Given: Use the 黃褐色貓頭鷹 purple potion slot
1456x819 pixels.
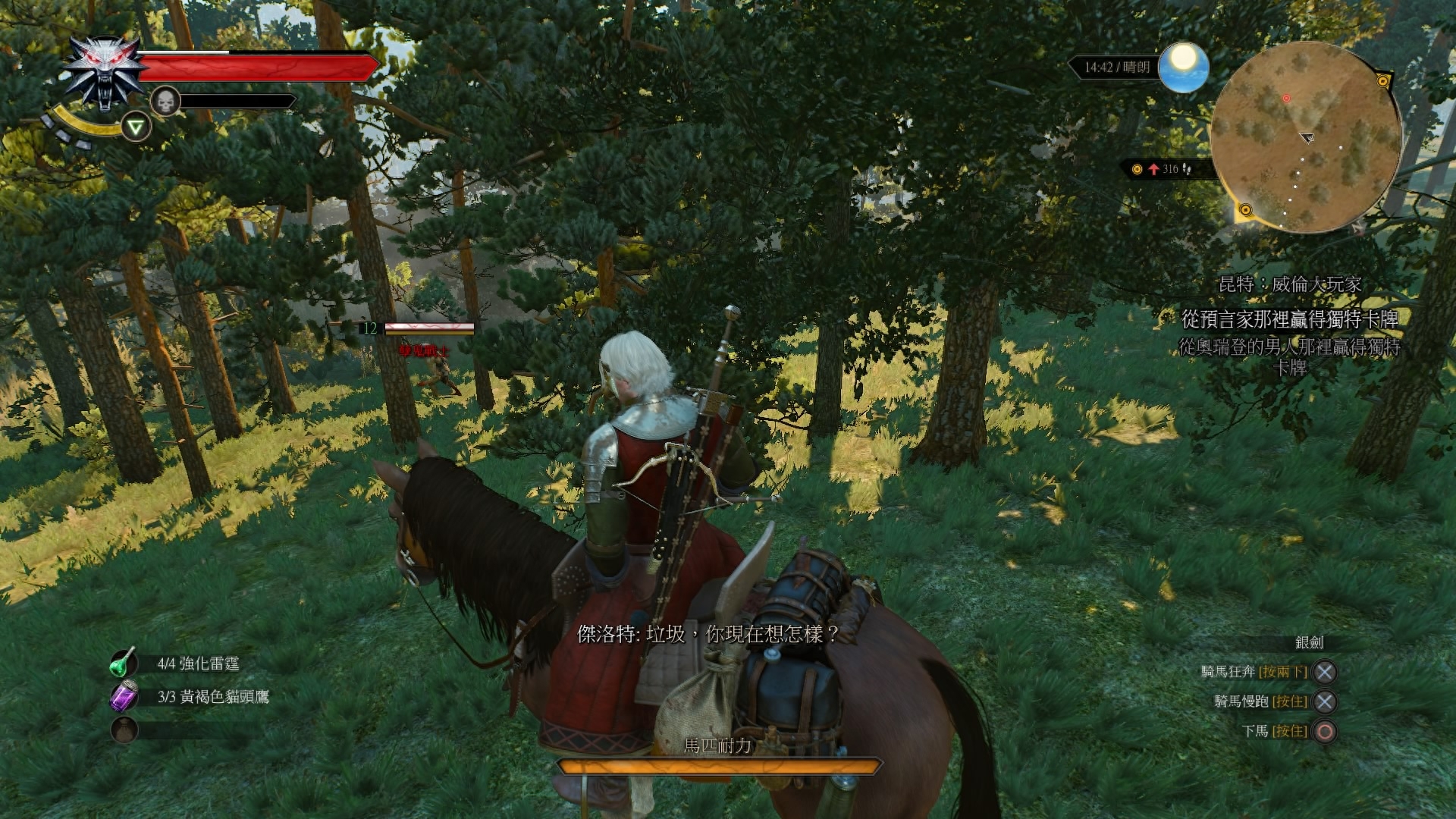Looking at the screenshot, I should pos(124,696).
